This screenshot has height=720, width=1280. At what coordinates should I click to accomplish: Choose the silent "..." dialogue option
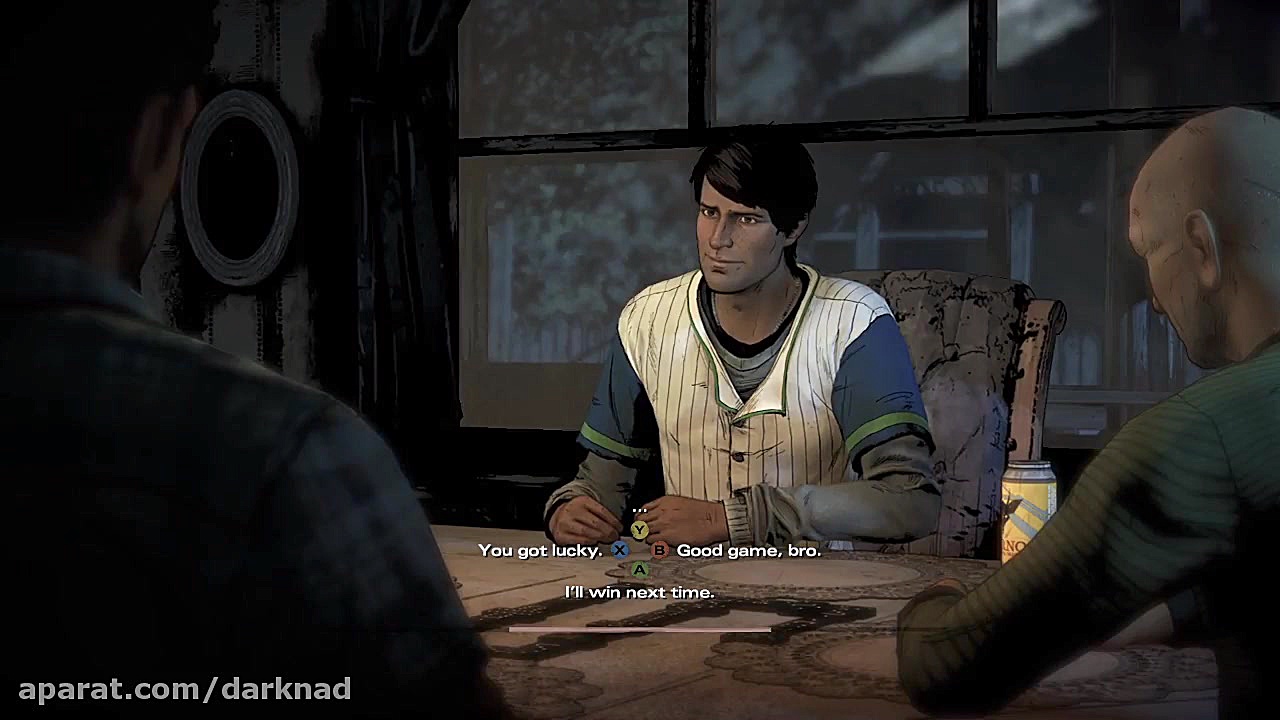coord(640,511)
